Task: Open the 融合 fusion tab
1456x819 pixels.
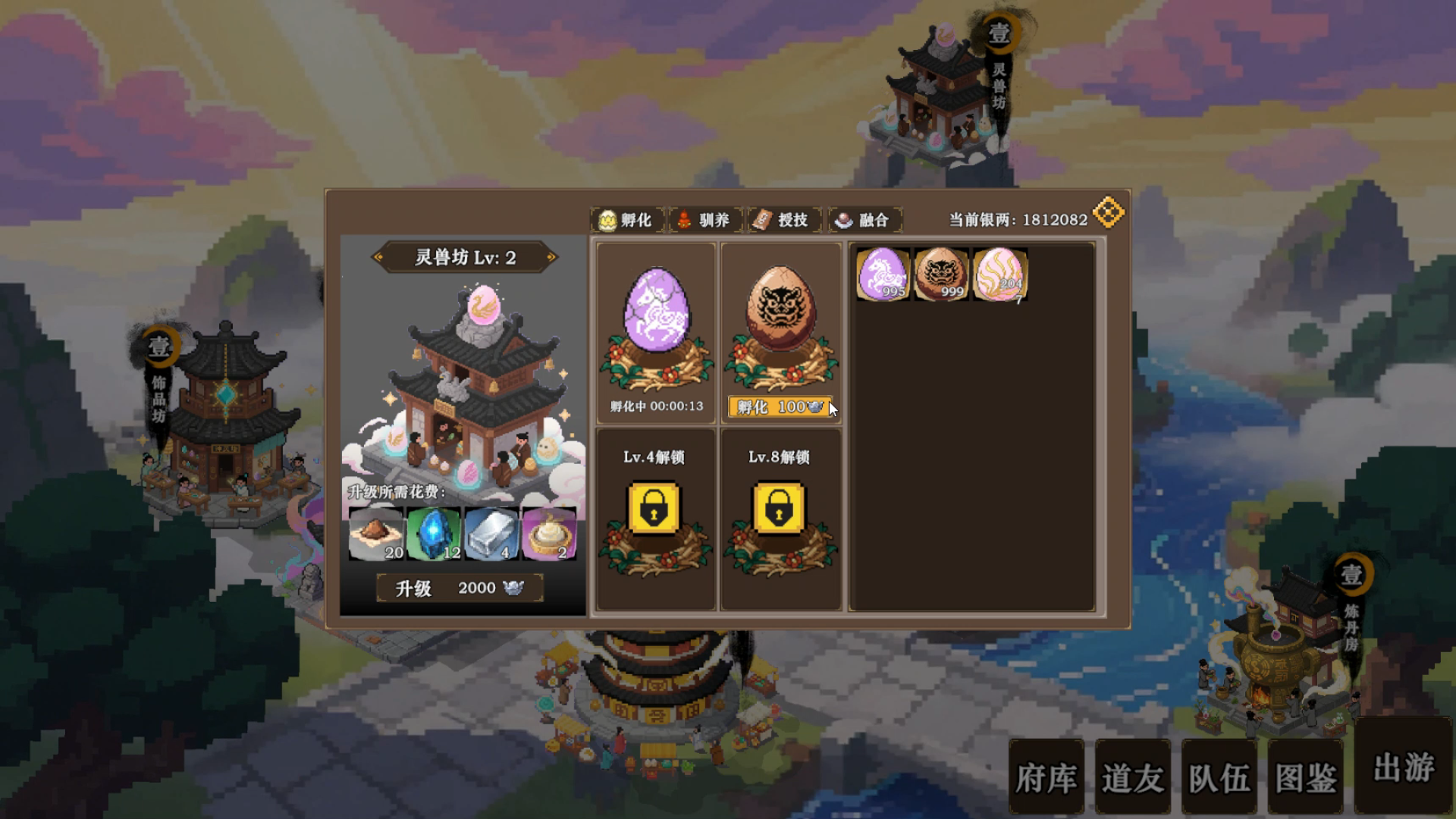Action: [x=864, y=221]
